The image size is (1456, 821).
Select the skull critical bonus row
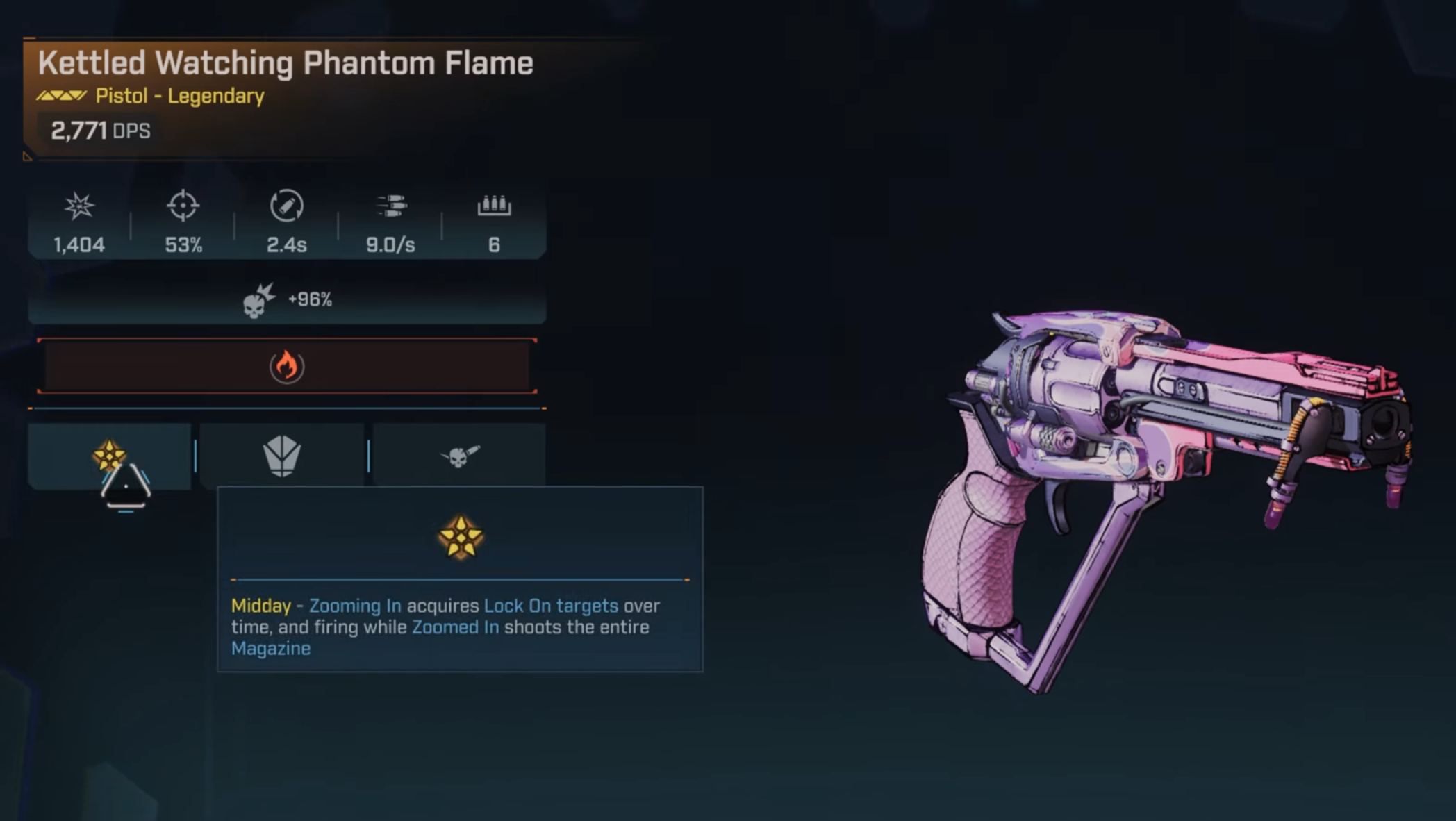[286, 300]
